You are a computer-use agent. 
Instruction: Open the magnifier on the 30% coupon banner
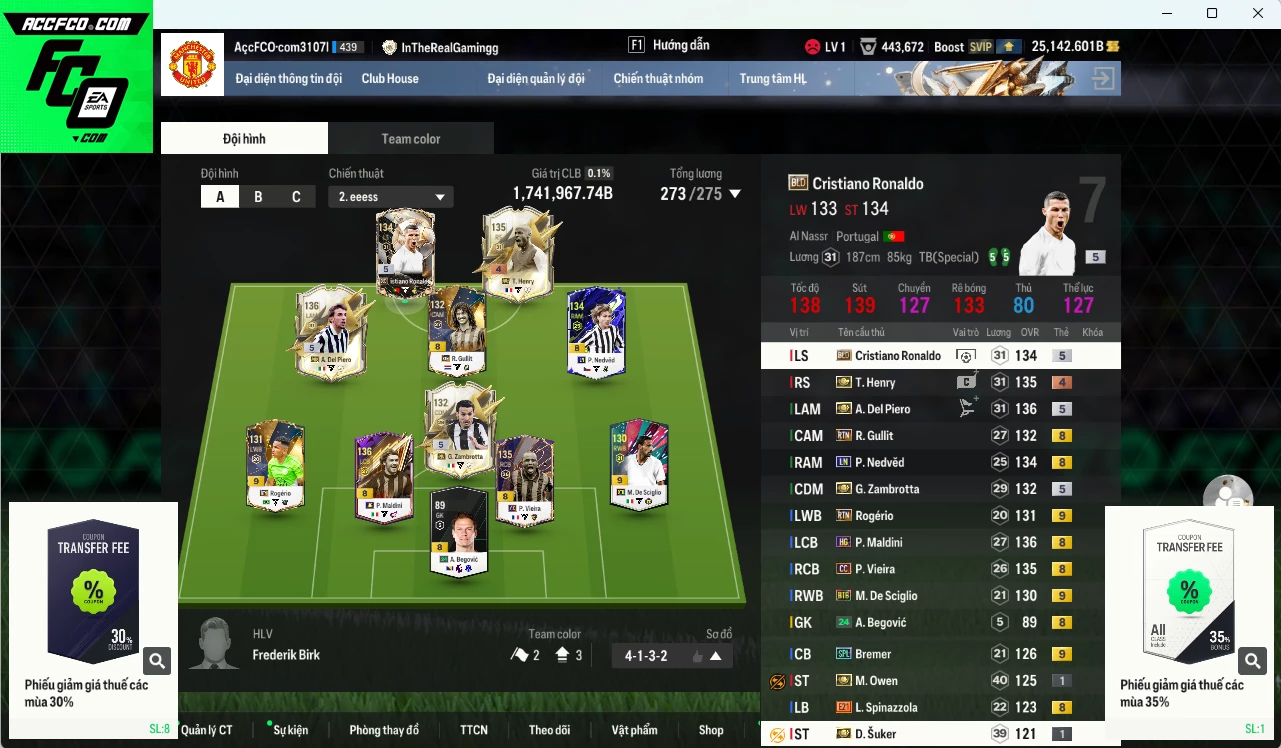click(x=157, y=661)
